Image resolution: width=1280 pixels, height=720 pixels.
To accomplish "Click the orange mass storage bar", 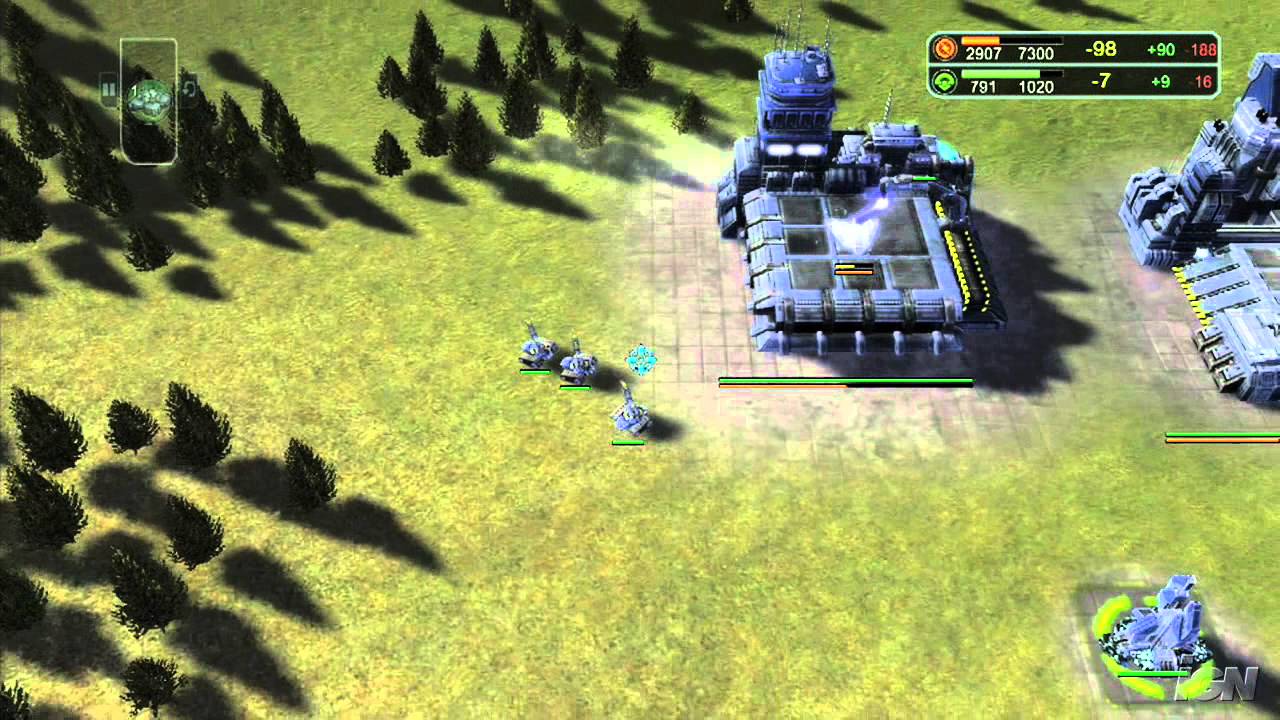I will click(980, 42).
